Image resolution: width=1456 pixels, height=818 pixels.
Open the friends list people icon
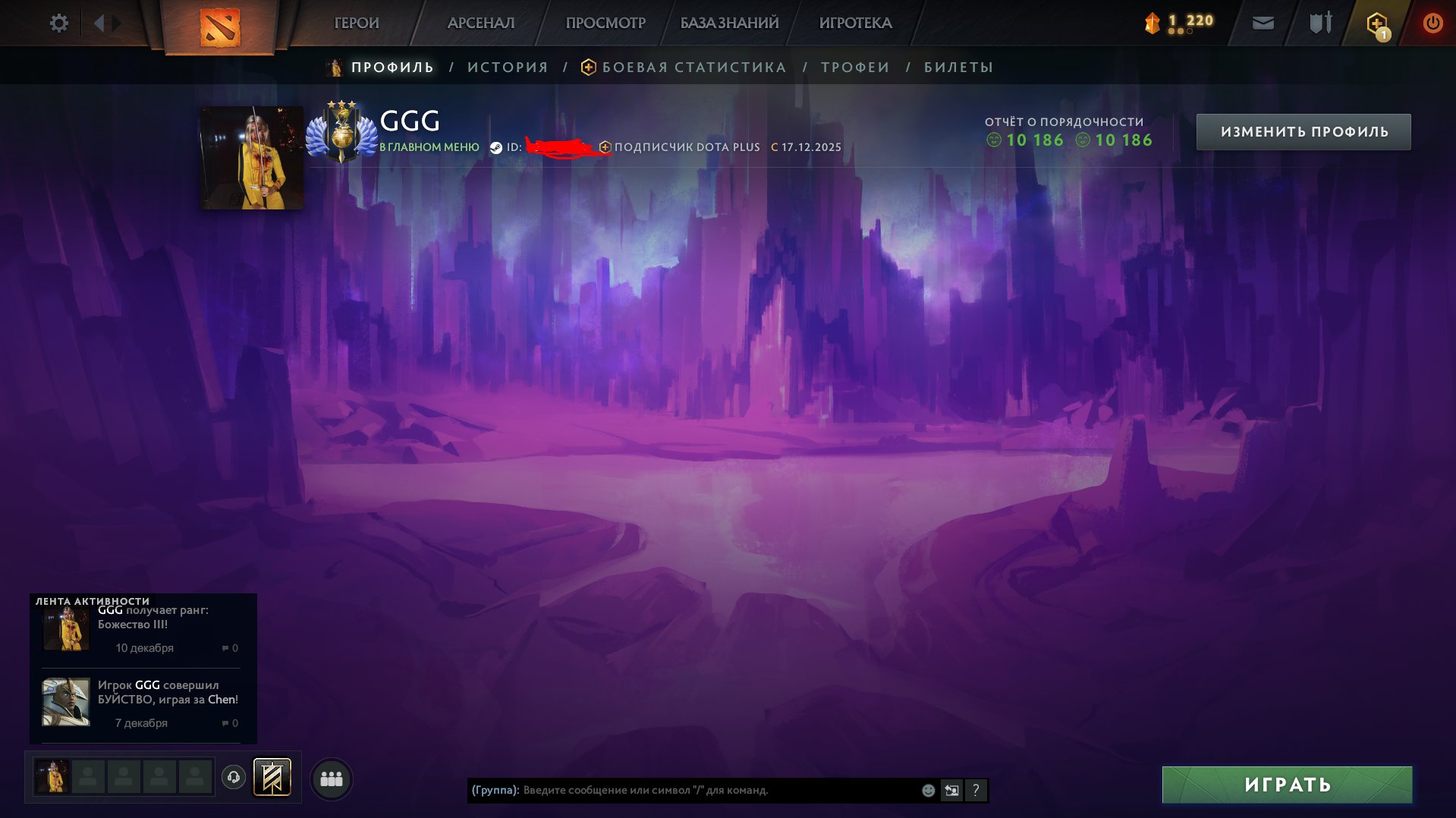(x=332, y=777)
